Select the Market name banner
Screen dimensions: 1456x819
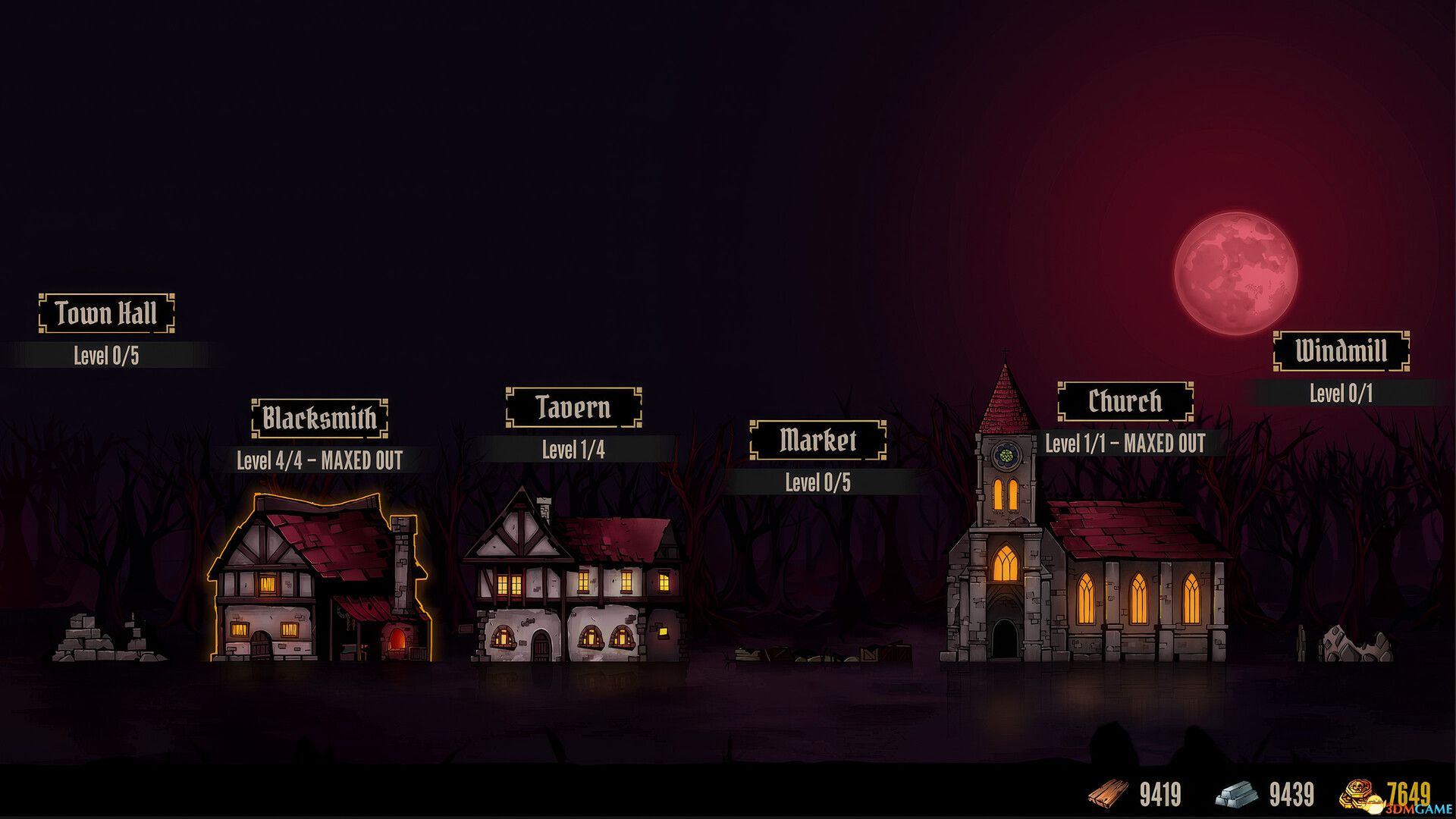817,440
